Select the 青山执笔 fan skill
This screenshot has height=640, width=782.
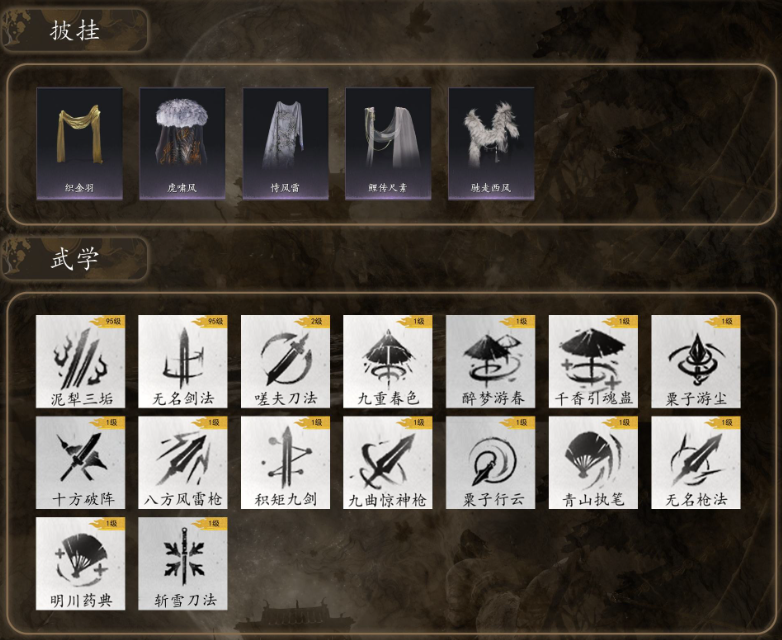(x=593, y=463)
